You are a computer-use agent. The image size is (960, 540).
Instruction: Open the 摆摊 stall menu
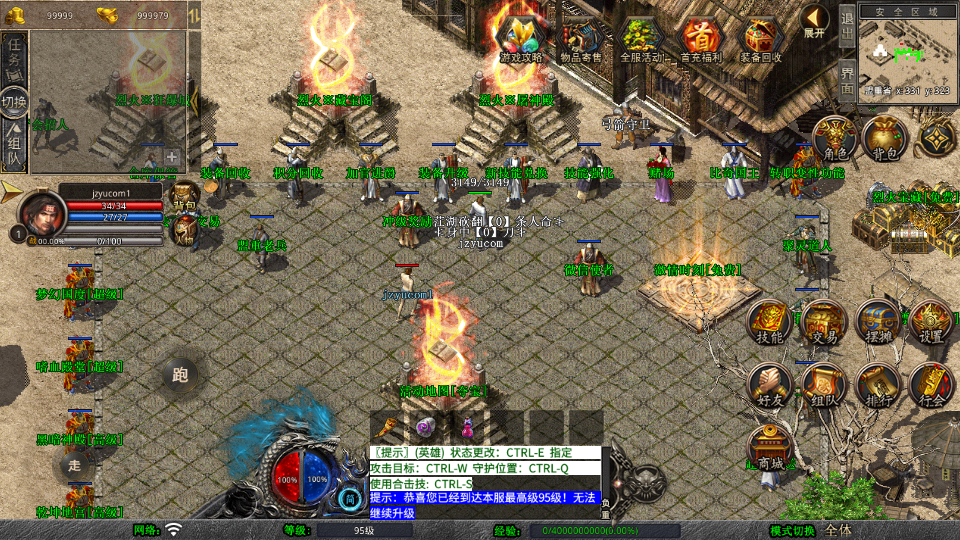(x=877, y=322)
